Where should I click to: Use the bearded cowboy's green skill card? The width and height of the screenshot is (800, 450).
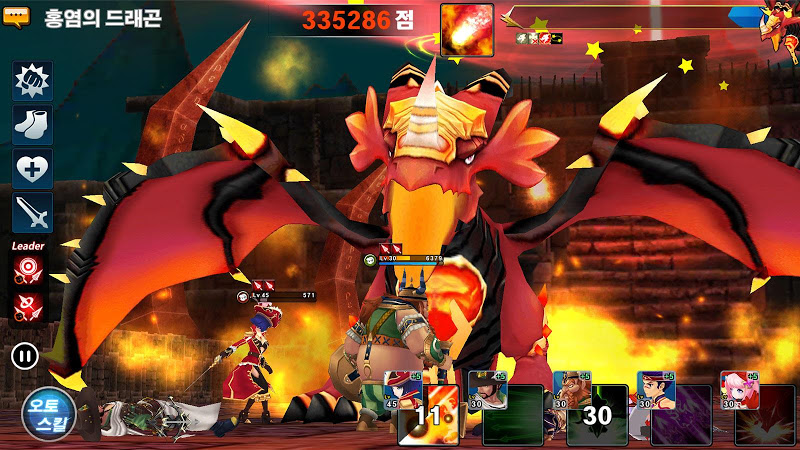pyautogui.click(x=512, y=415)
